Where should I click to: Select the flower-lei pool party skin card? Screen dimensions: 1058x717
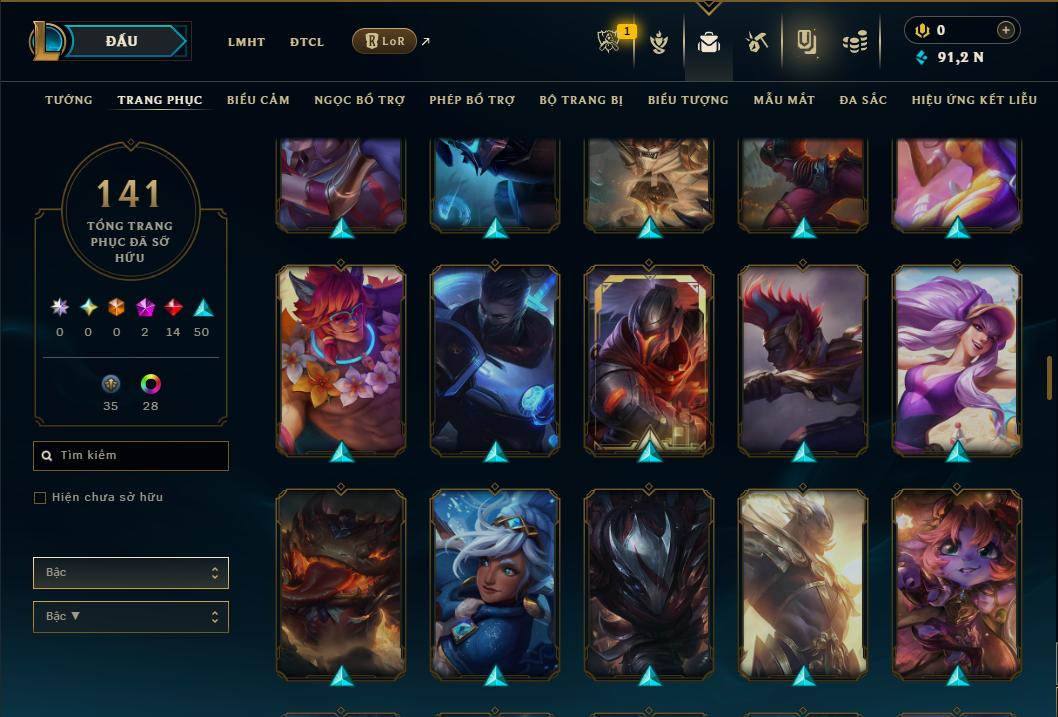click(341, 360)
